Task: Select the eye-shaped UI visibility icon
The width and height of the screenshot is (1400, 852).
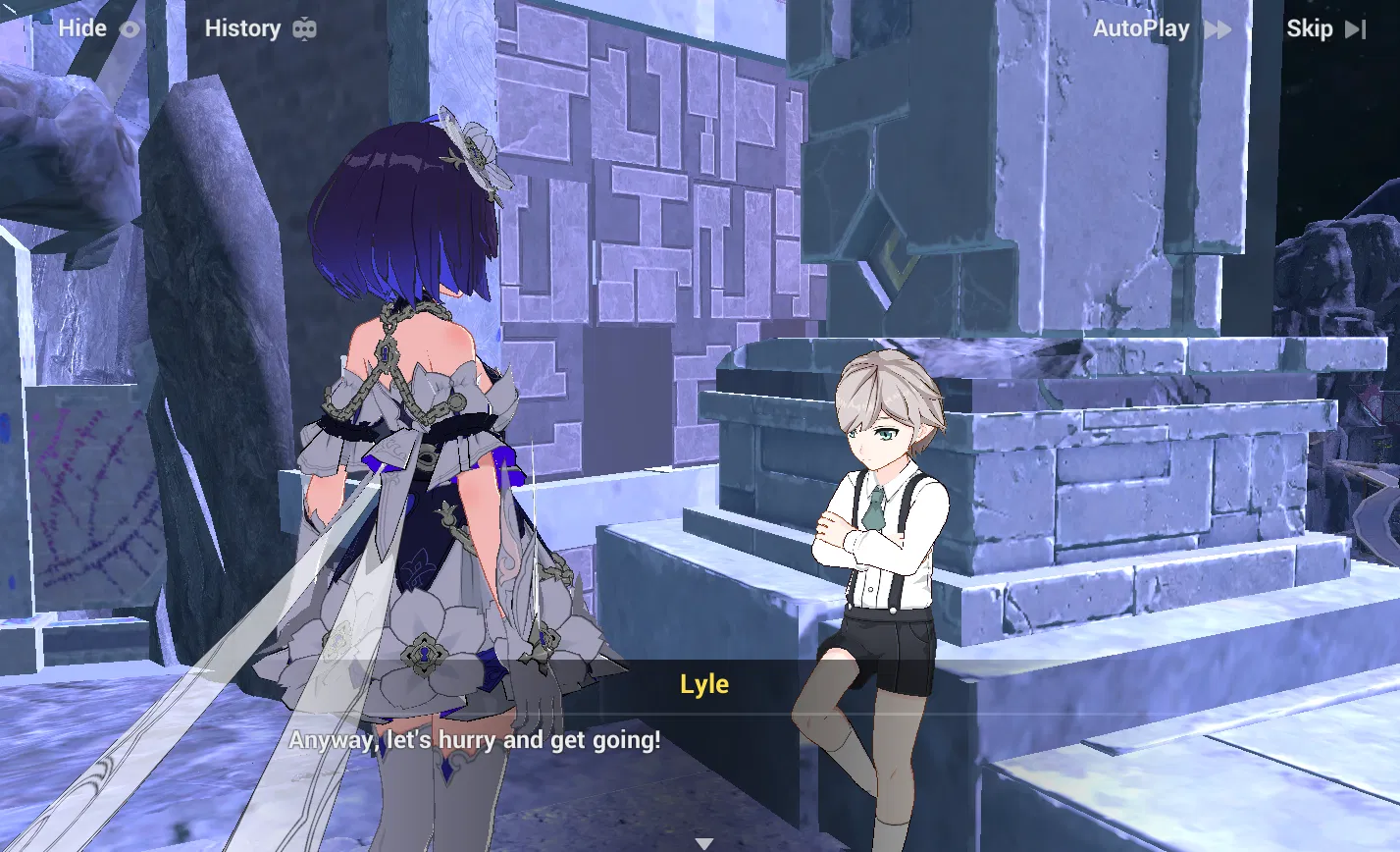Action: click(x=131, y=28)
